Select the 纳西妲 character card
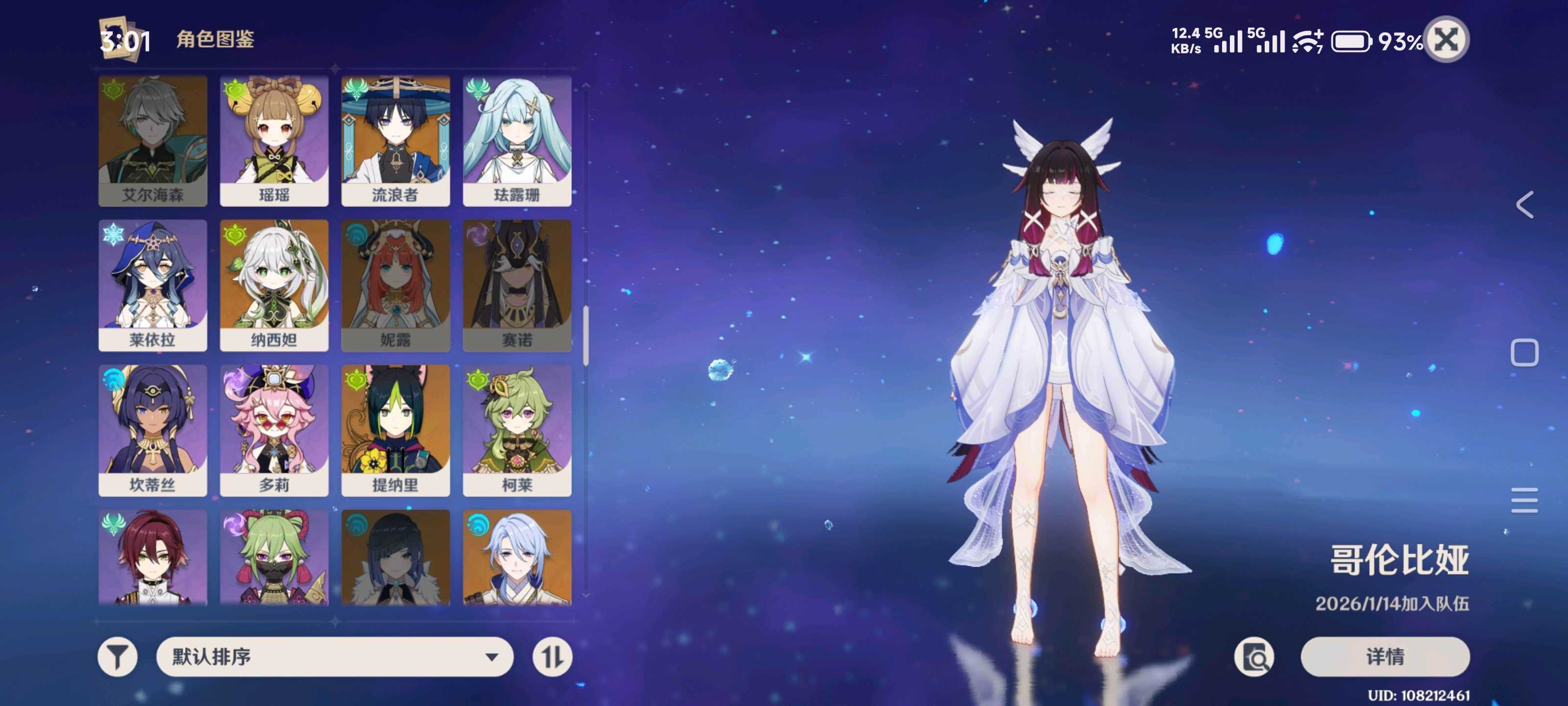The image size is (1568, 706). pos(274,285)
